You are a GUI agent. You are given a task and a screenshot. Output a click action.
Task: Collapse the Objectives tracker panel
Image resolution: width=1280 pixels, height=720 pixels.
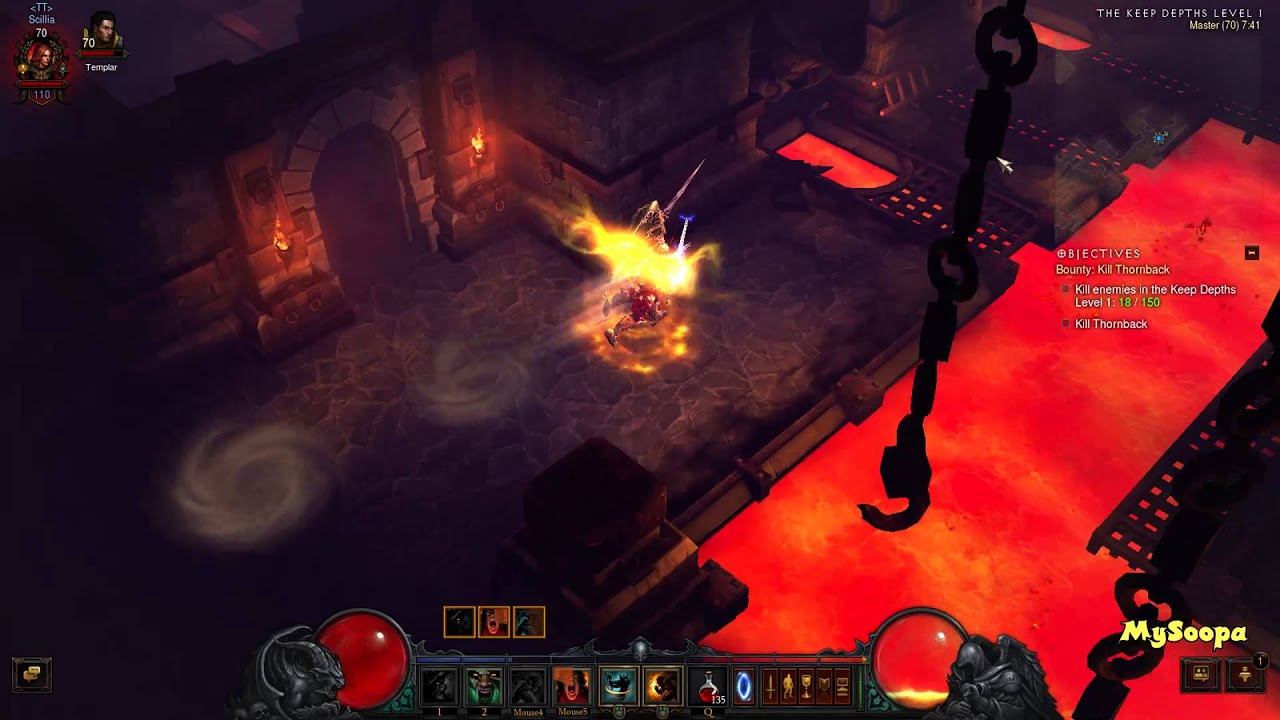tap(1251, 253)
